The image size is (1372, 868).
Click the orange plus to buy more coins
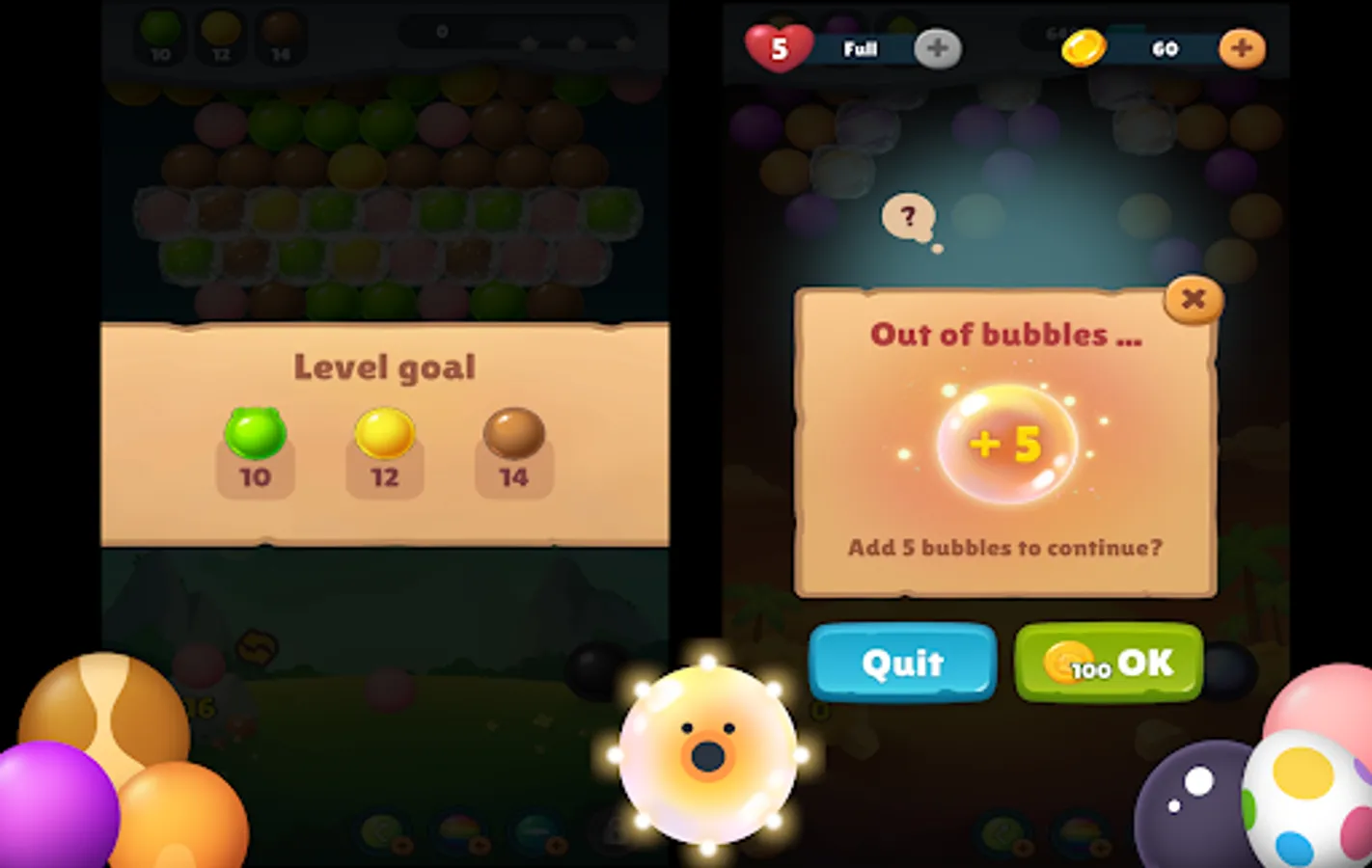1243,46
